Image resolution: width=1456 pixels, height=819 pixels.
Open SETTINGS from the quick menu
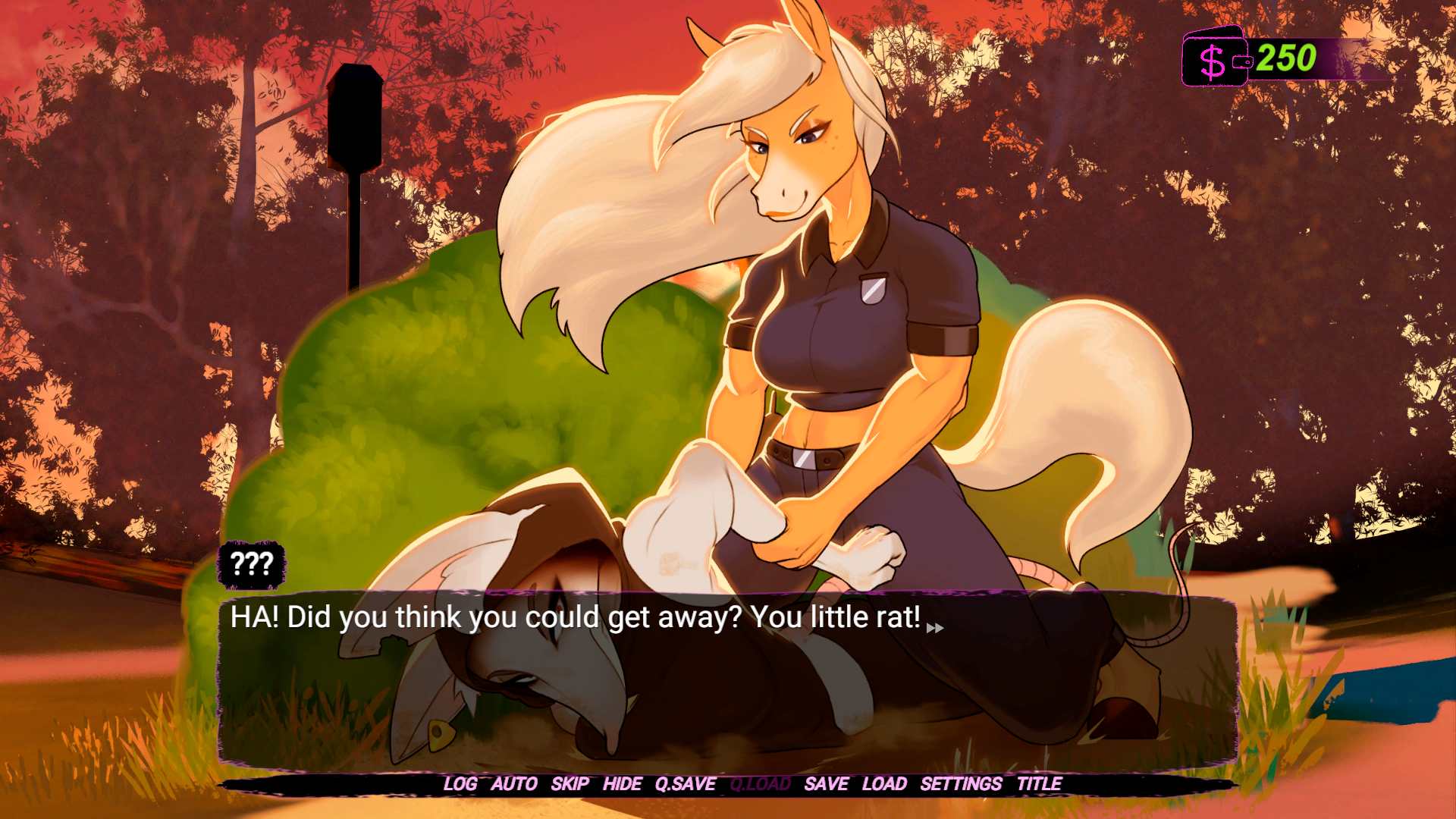click(x=961, y=784)
